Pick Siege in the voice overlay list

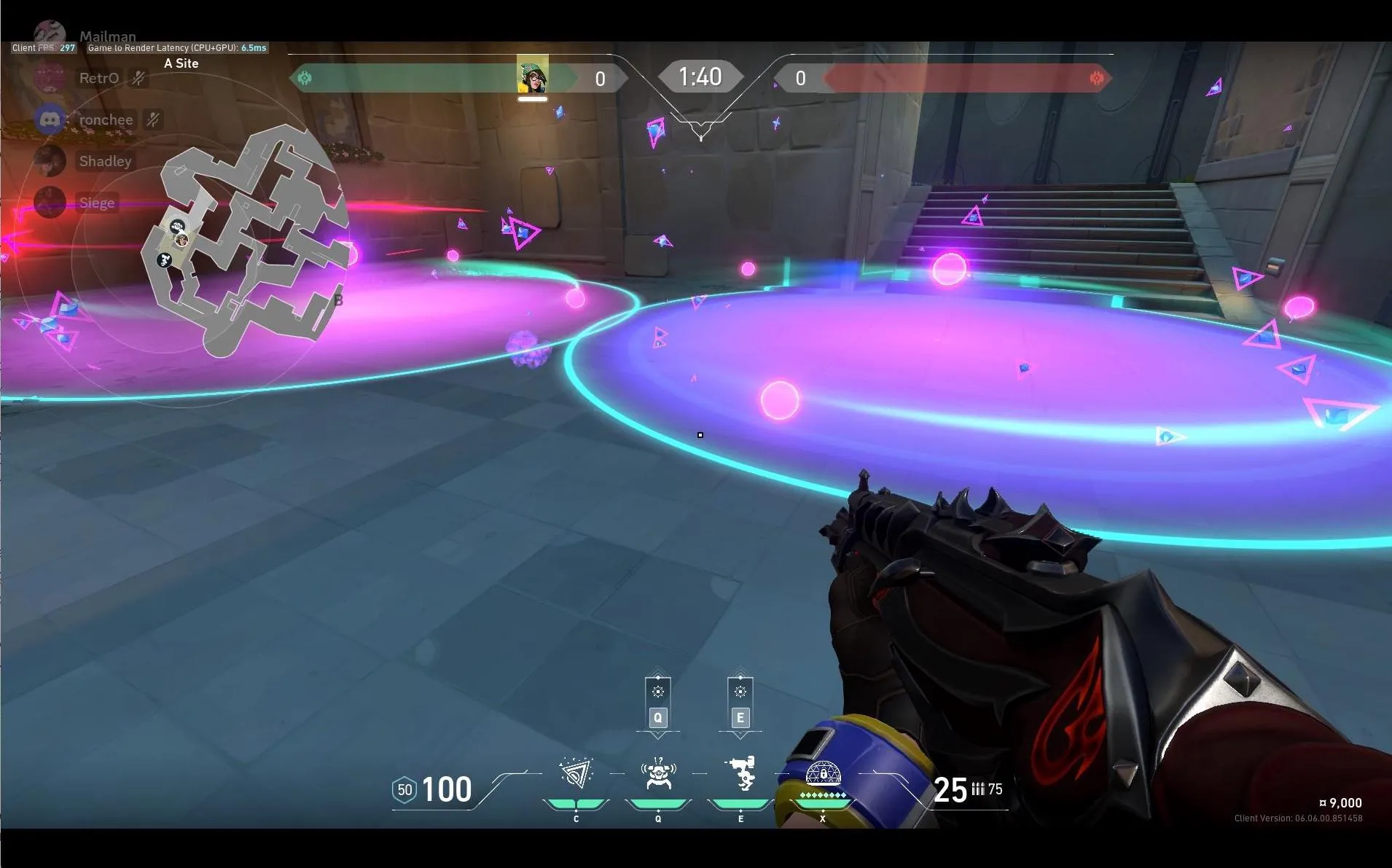pyautogui.click(x=96, y=203)
